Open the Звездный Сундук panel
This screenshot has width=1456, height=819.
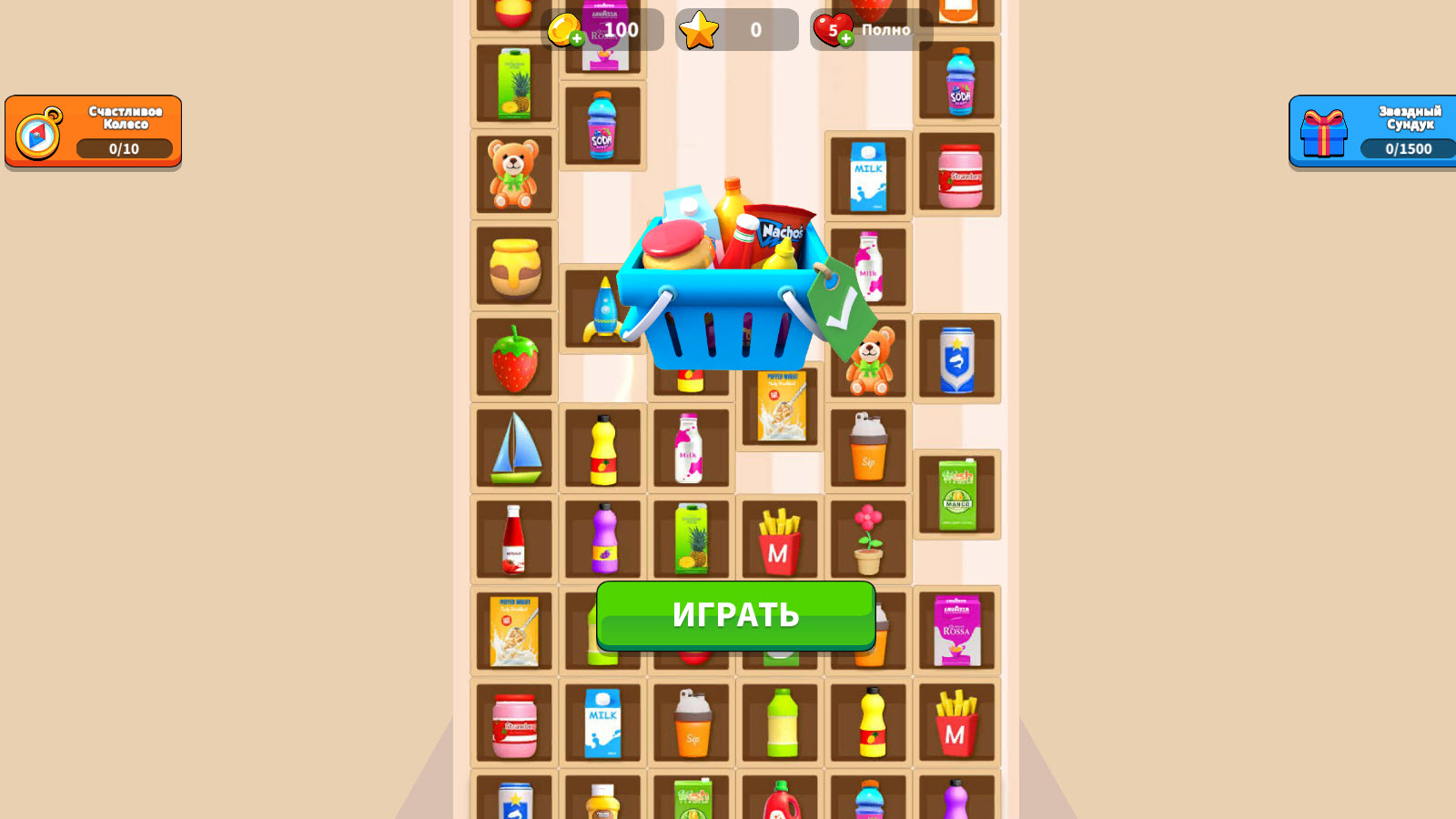(x=1370, y=130)
